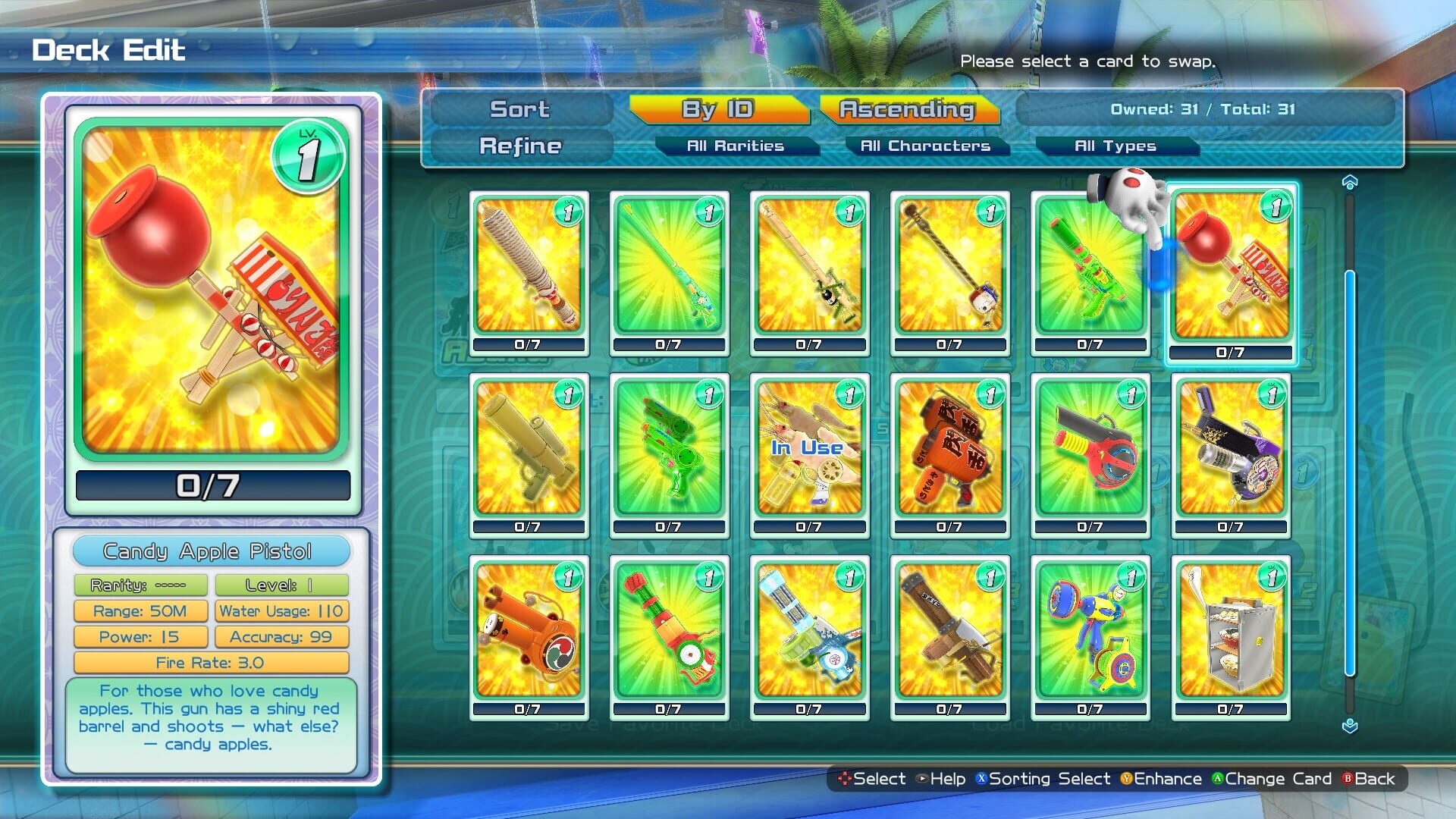Toggle the Ascending sort order
1456x819 pixels.
(x=907, y=109)
